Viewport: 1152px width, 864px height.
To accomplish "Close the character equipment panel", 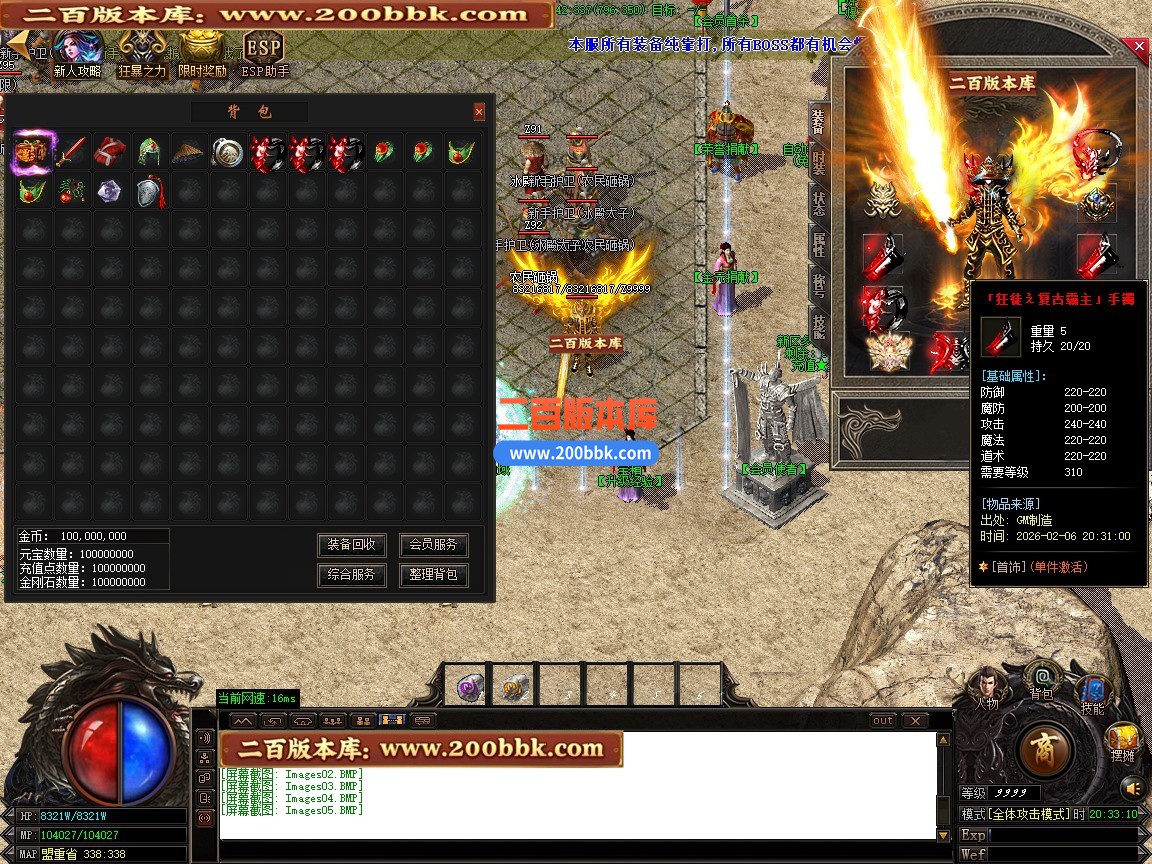I will tap(1139, 47).
